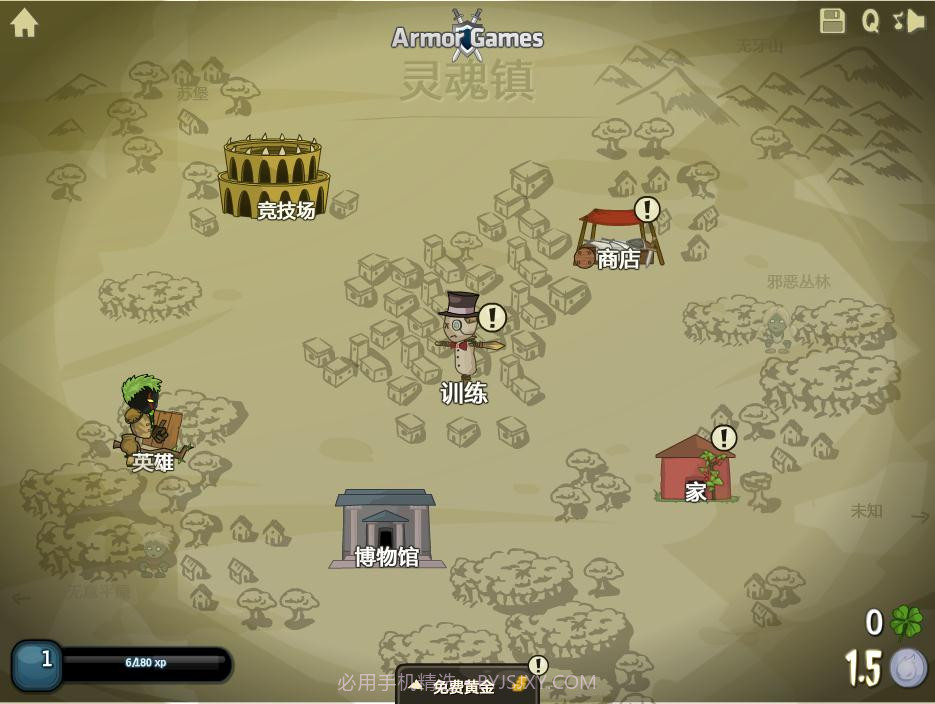Open the 商店 shop stall

618,239
